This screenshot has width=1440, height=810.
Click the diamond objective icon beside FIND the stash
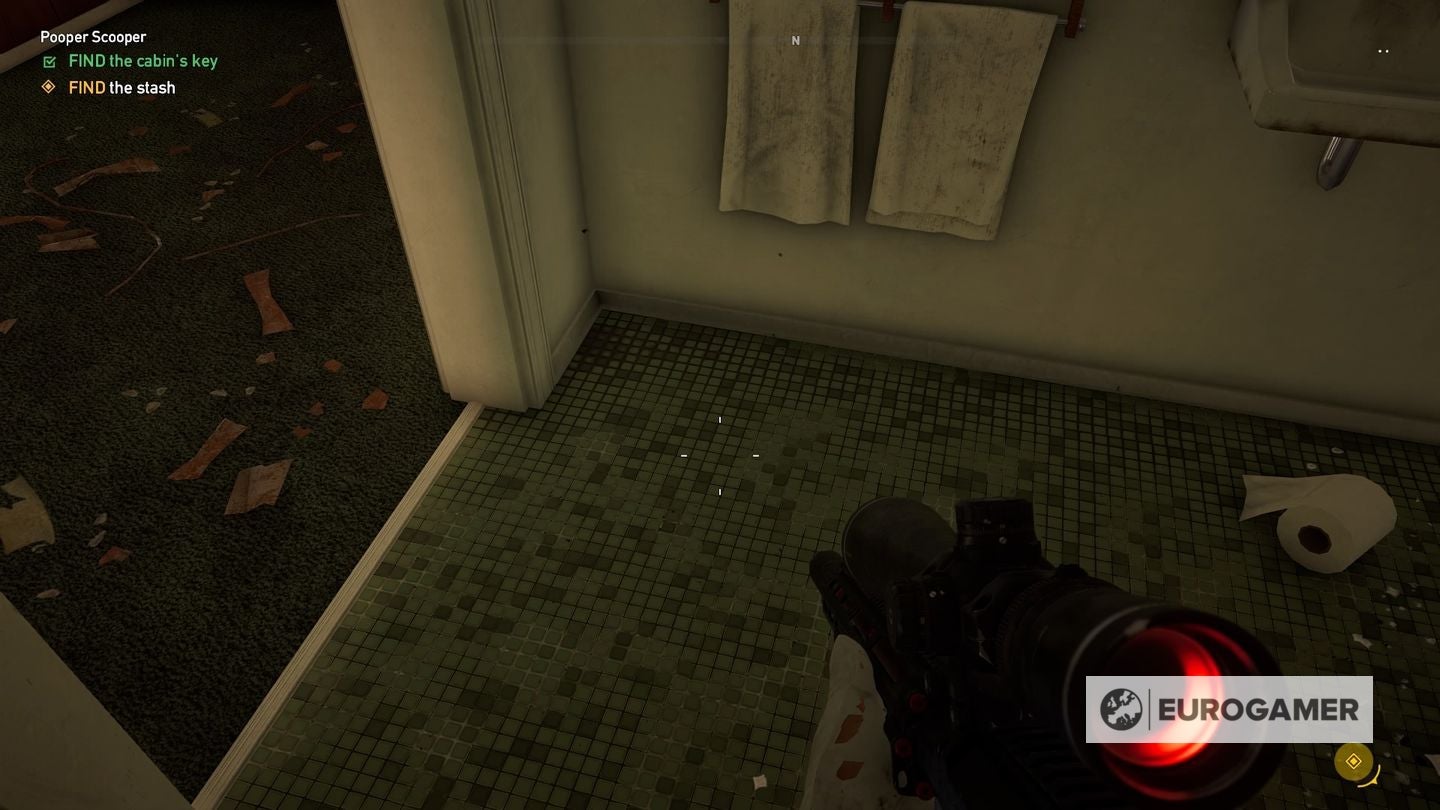[48, 88]
